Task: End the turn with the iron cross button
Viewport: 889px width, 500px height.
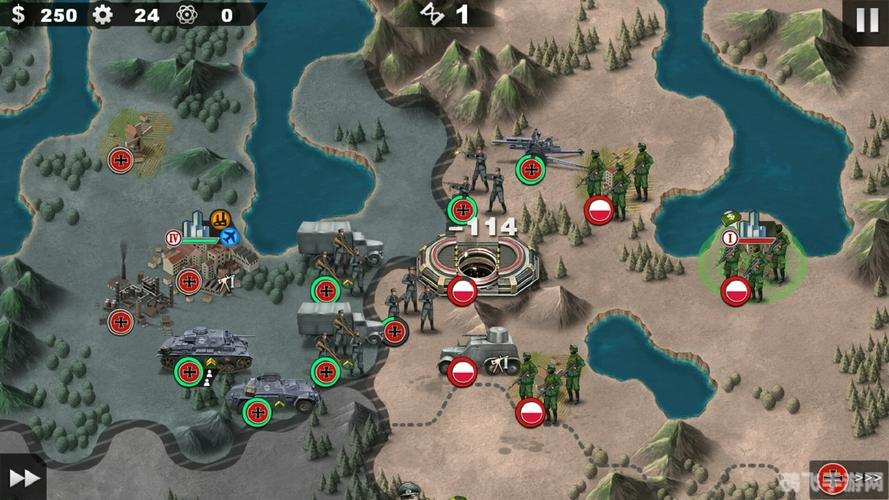Action: (833, 479)
